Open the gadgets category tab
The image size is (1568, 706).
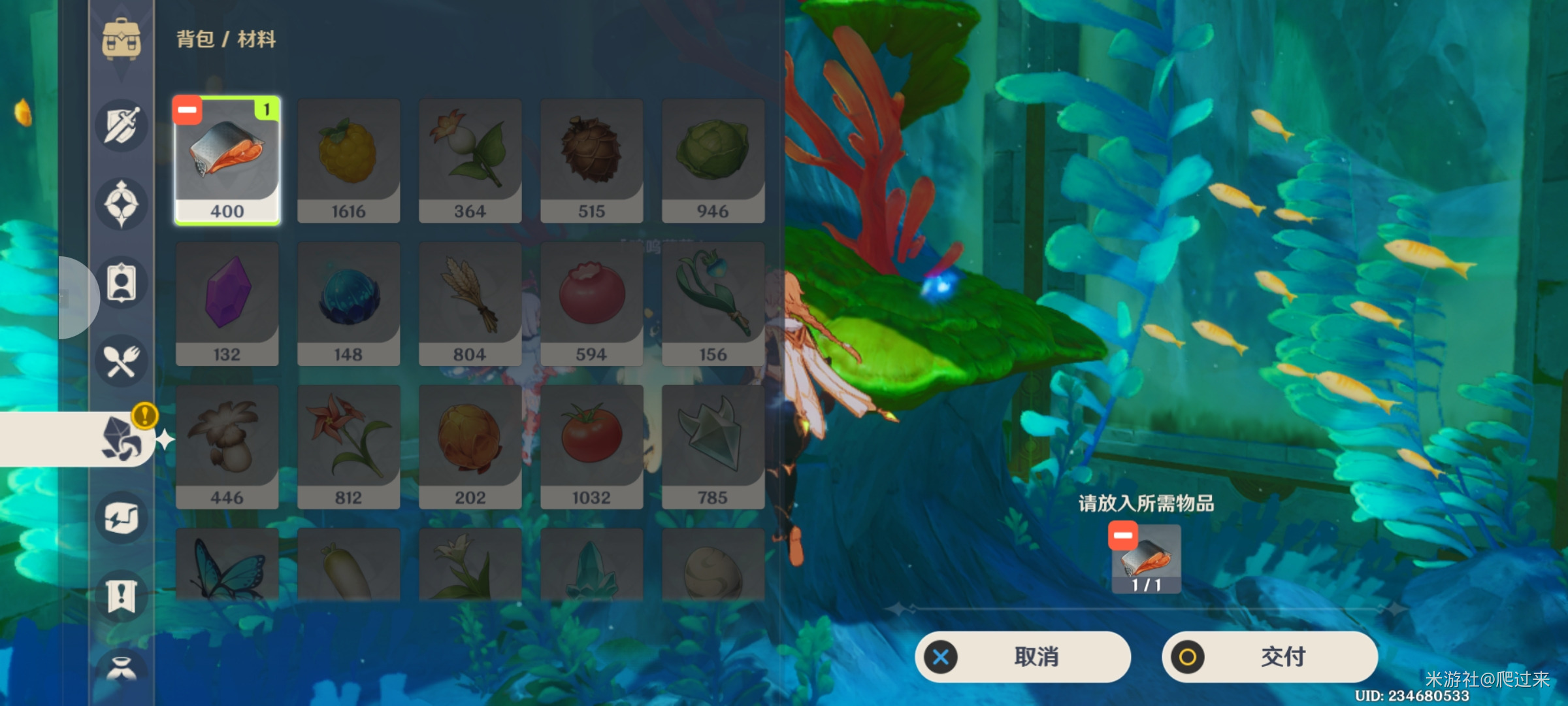(x=122, y=518)
